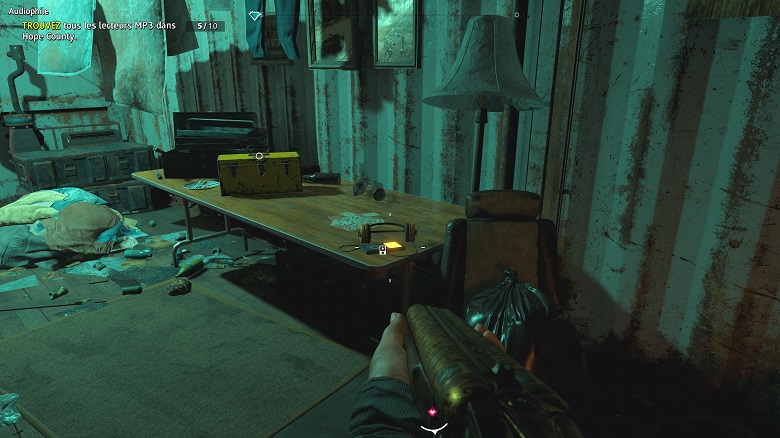Click the diamond waypoint marker on the compass
This screenshot has width=780, height=438.
255,16
